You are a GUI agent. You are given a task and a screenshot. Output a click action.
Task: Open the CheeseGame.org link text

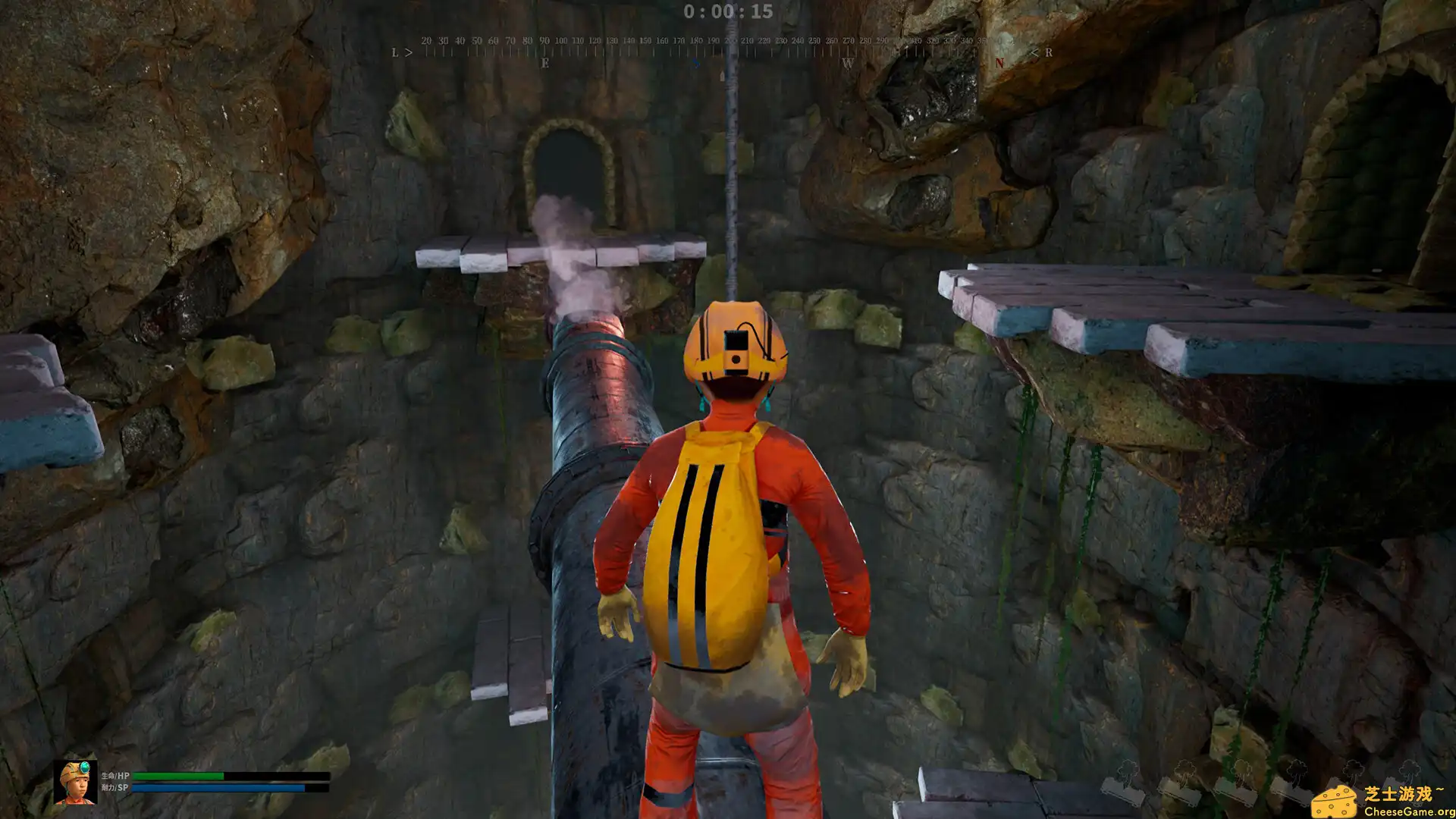tap(1409, 811)
